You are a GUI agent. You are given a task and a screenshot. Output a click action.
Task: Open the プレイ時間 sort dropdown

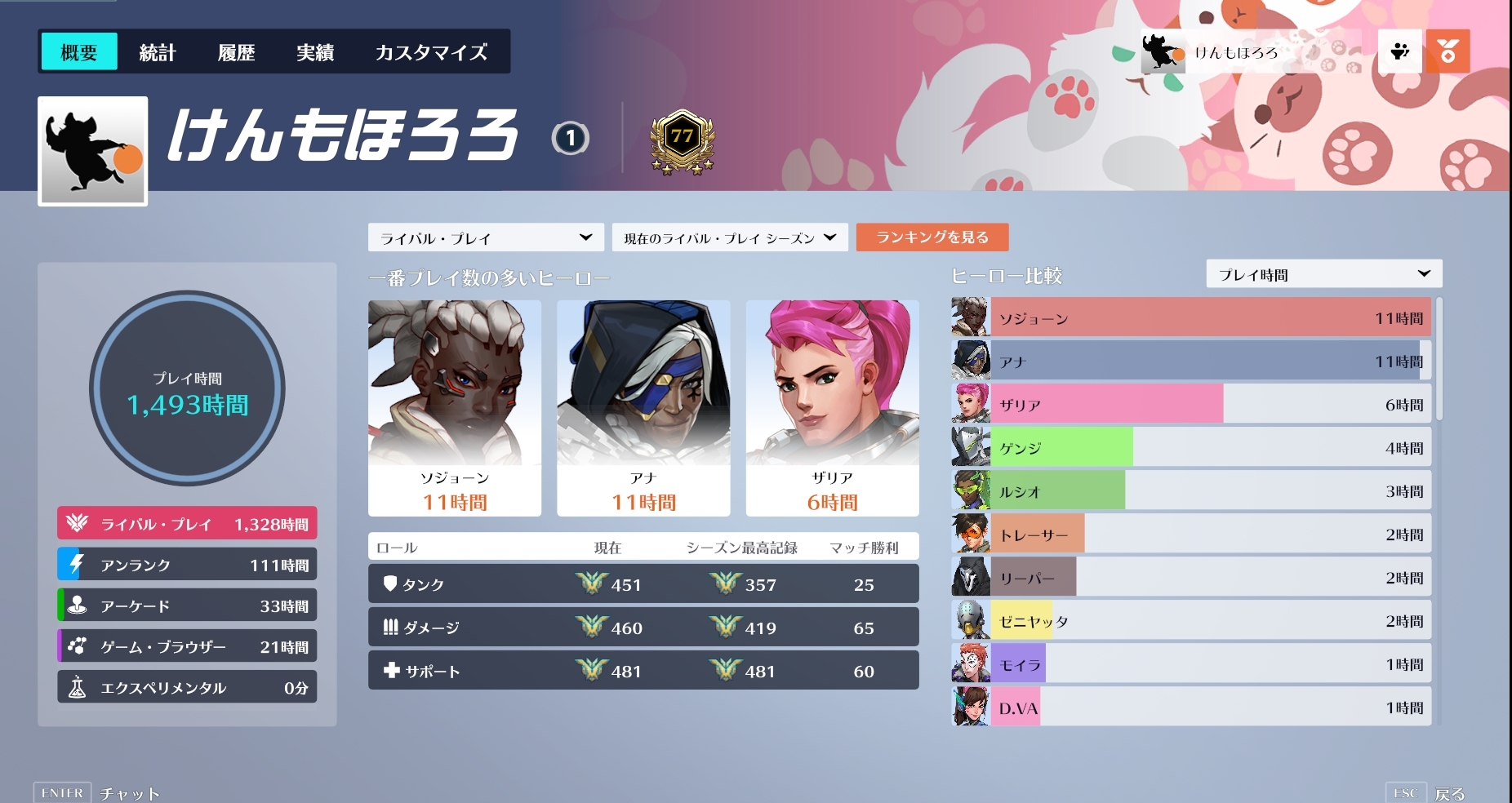pyautogui.click(x=1323, y=274)
